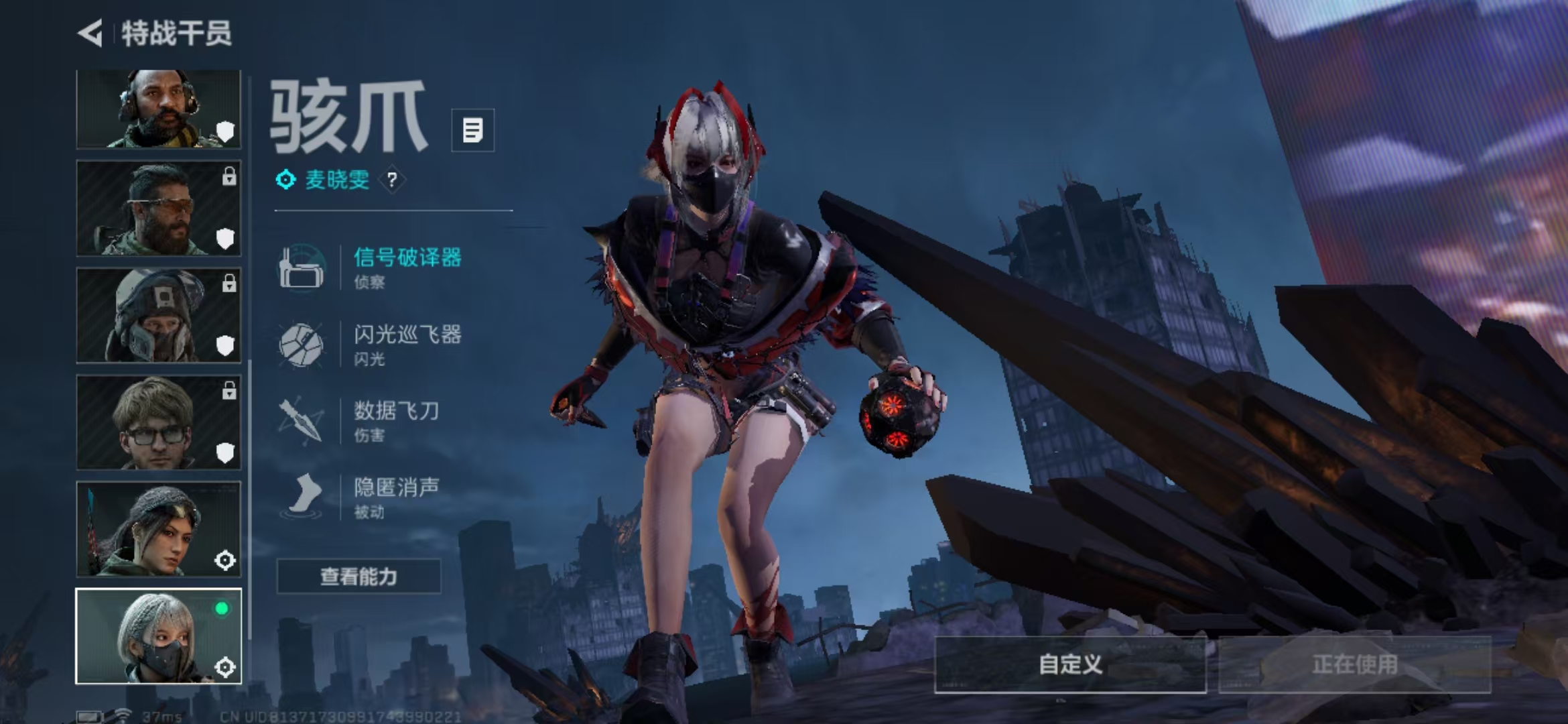Viewport: 1568px width, 724px height.
Task: Select the locked hooded masked operator
Action: pyautogui.click(x=158, y=315)
